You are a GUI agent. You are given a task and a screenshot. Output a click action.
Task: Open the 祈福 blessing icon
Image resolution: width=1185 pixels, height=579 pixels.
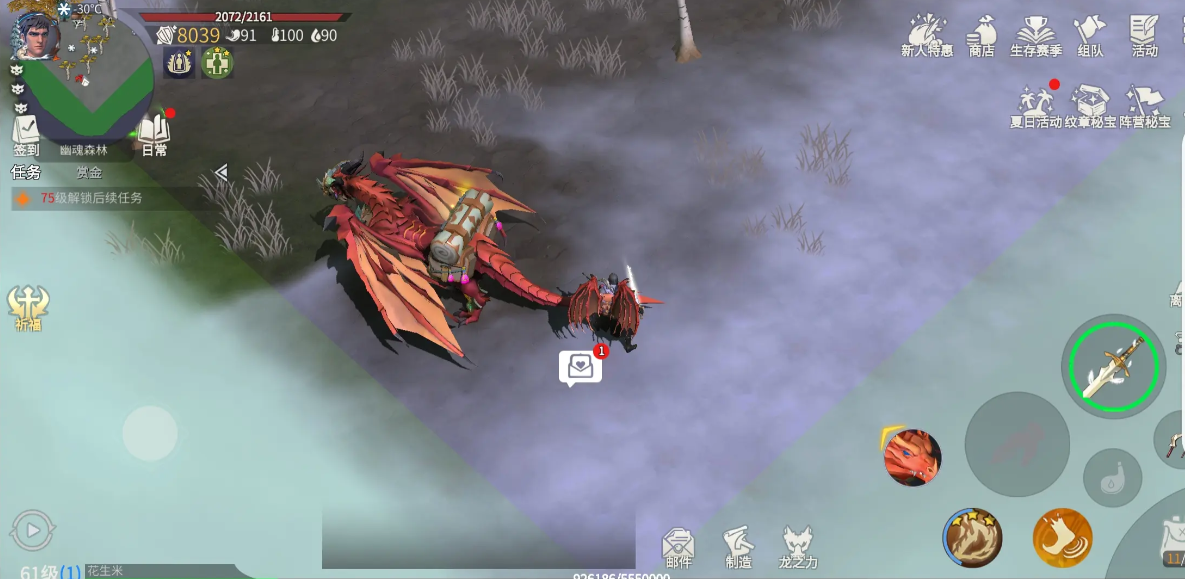pyautogui.click(x=28, y=307)
